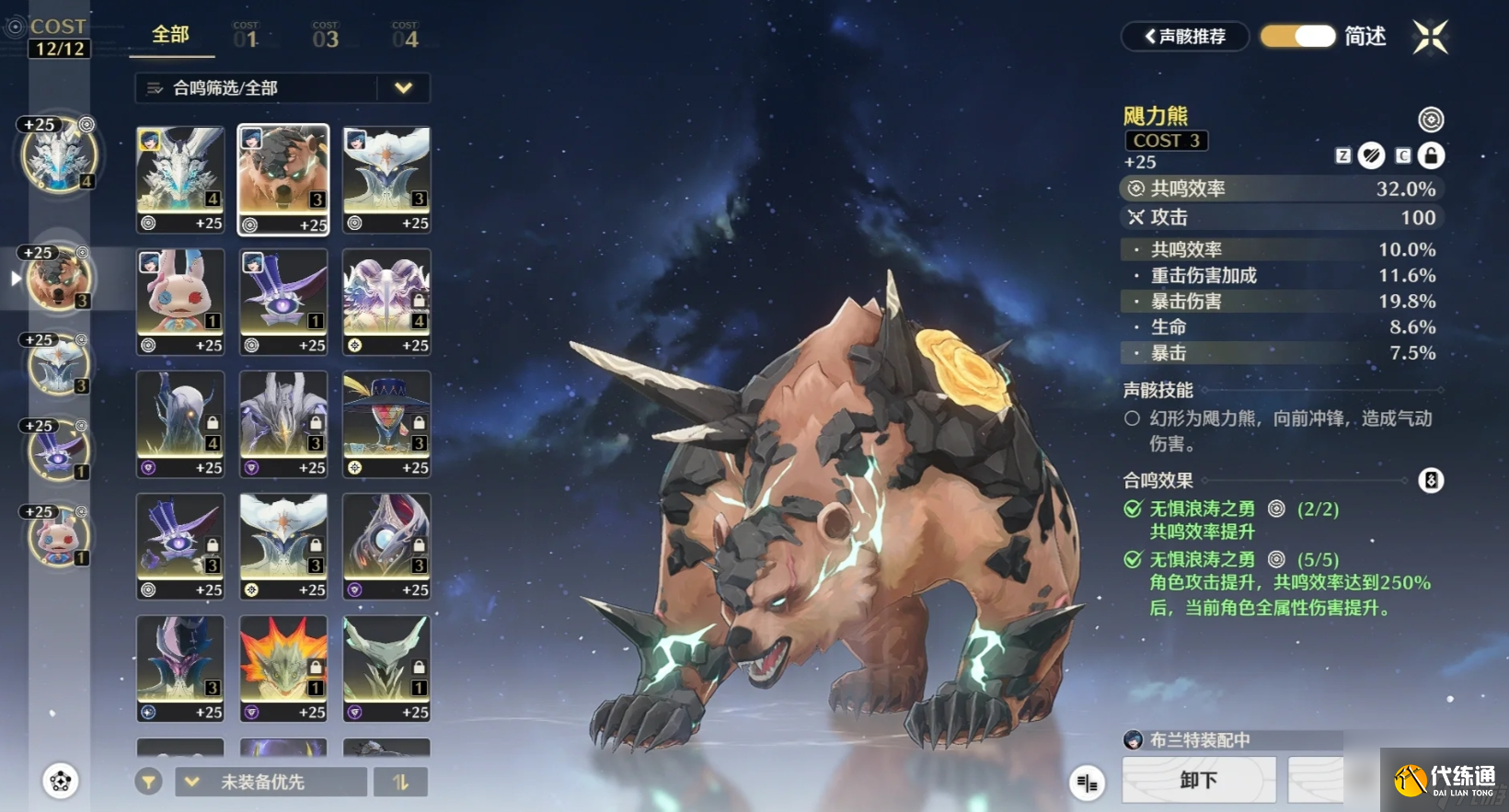The width and height of the screenshot is (1509, 812).
Task: Select the highlighted bear echo thumbnail
Action: (x=283, y=178)
